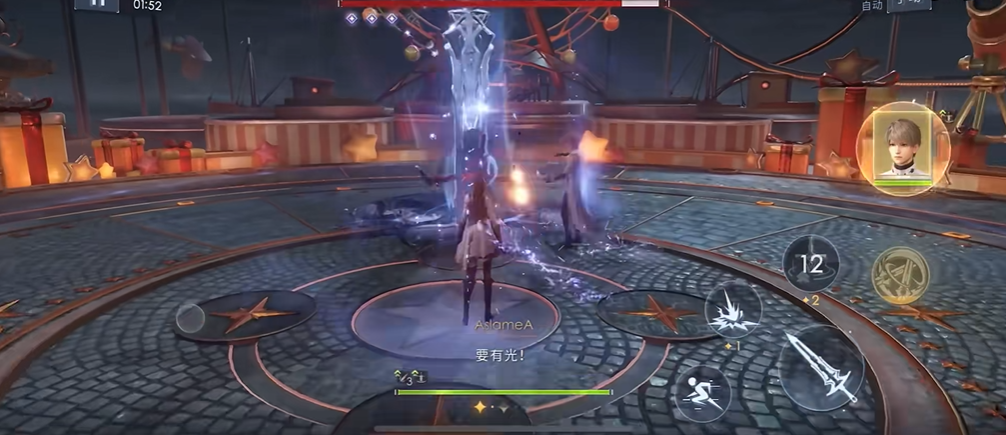1006x435 pixels.
Task: Tap the running figure dodge button
Action: [702, 391]
